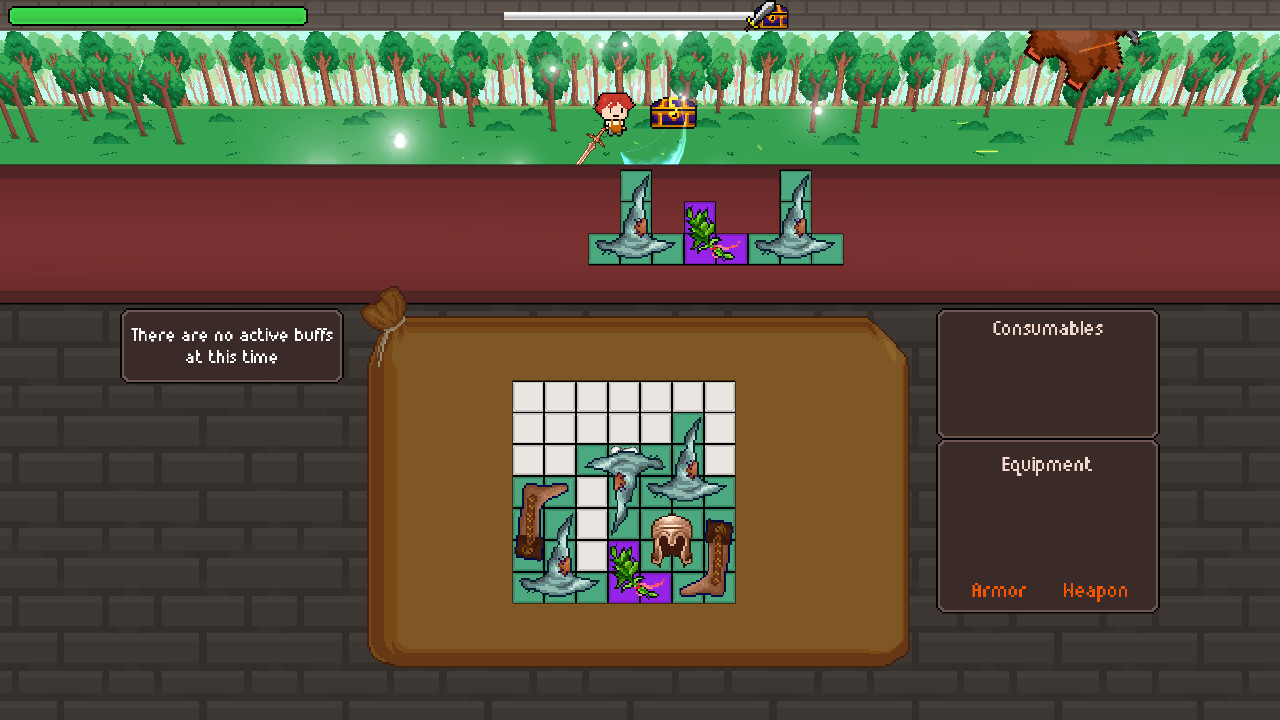The width and height of the screenshot is (1280, 720).
Task: Select the Armor slot label
Action: pyautogui.click(x=999, y=591)
